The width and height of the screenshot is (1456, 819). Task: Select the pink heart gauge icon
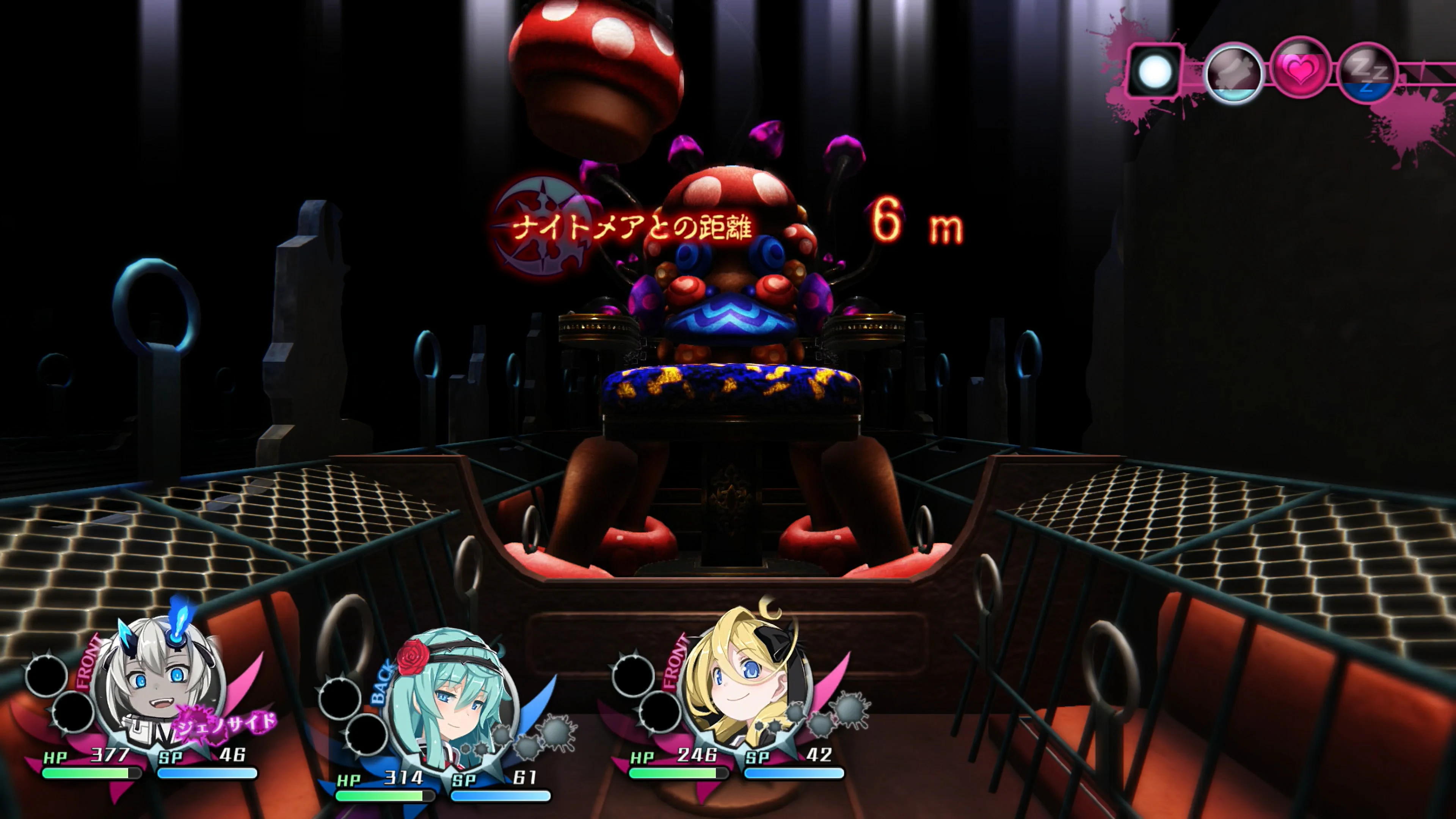(x=1301, y=69)
